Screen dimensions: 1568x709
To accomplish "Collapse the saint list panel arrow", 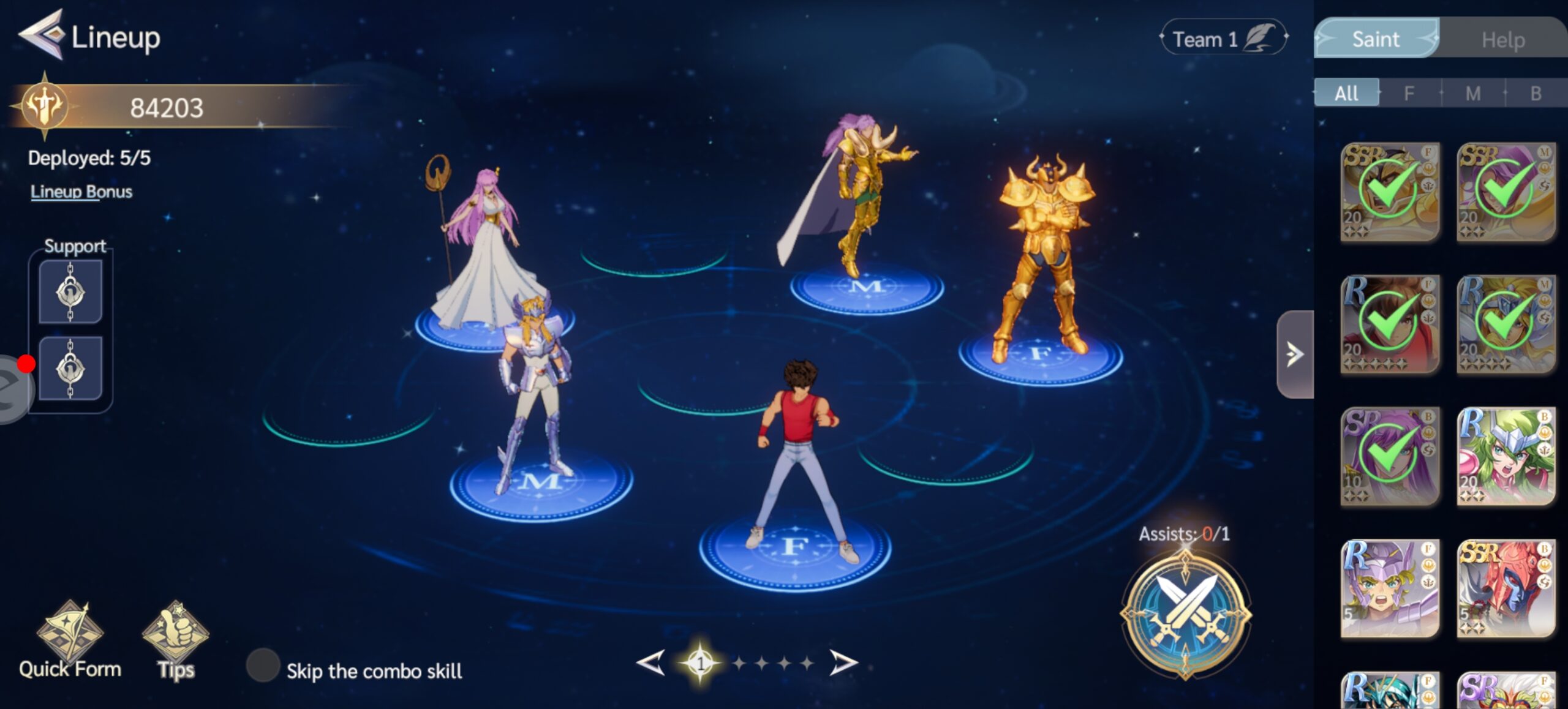I will pos(1294,354).
